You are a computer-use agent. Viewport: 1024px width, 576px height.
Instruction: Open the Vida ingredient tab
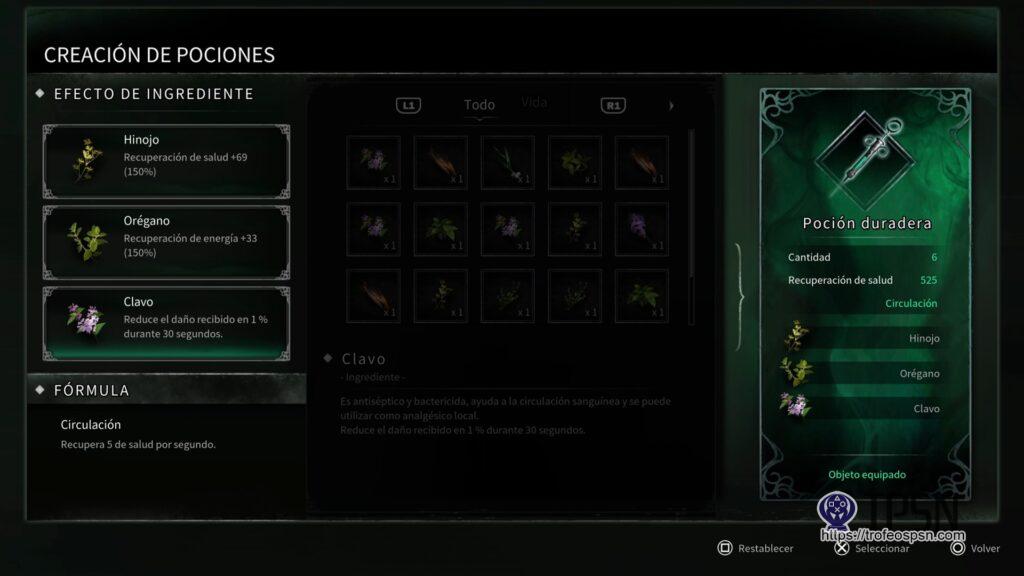pyautogui.click(x=535, y=103)
